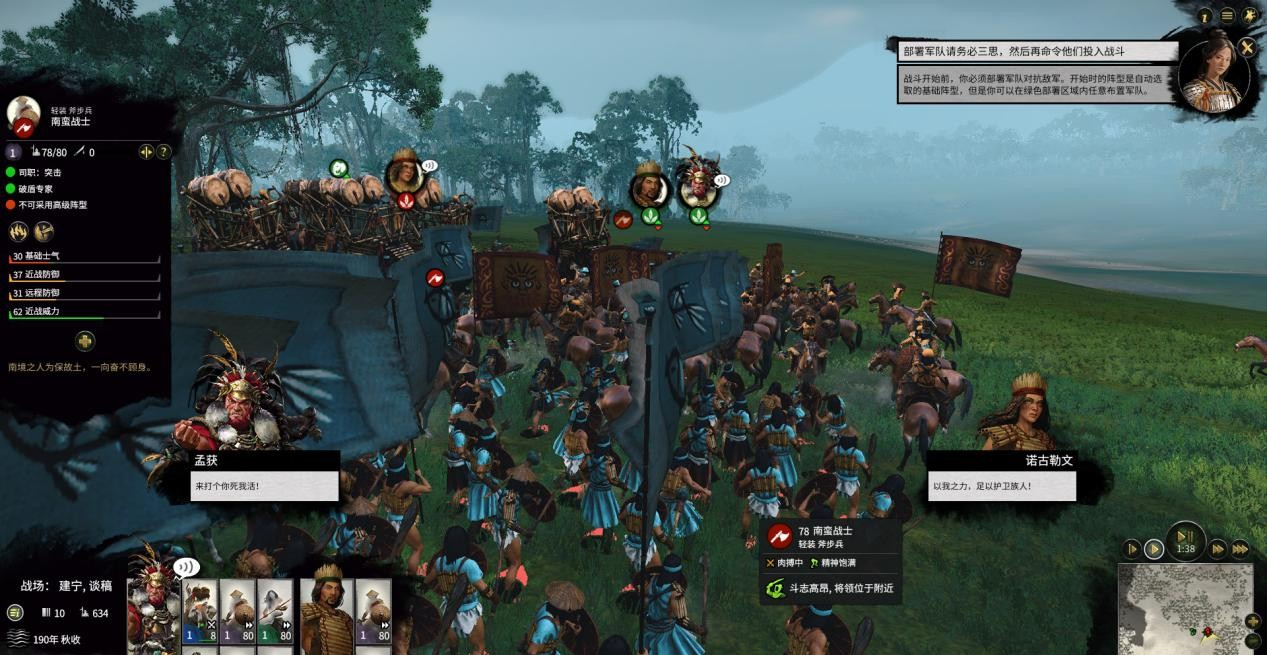Screen dimensions: 1267x655
Task: Select the crowned general's card in the army bar
Action: tap(328, 610)
